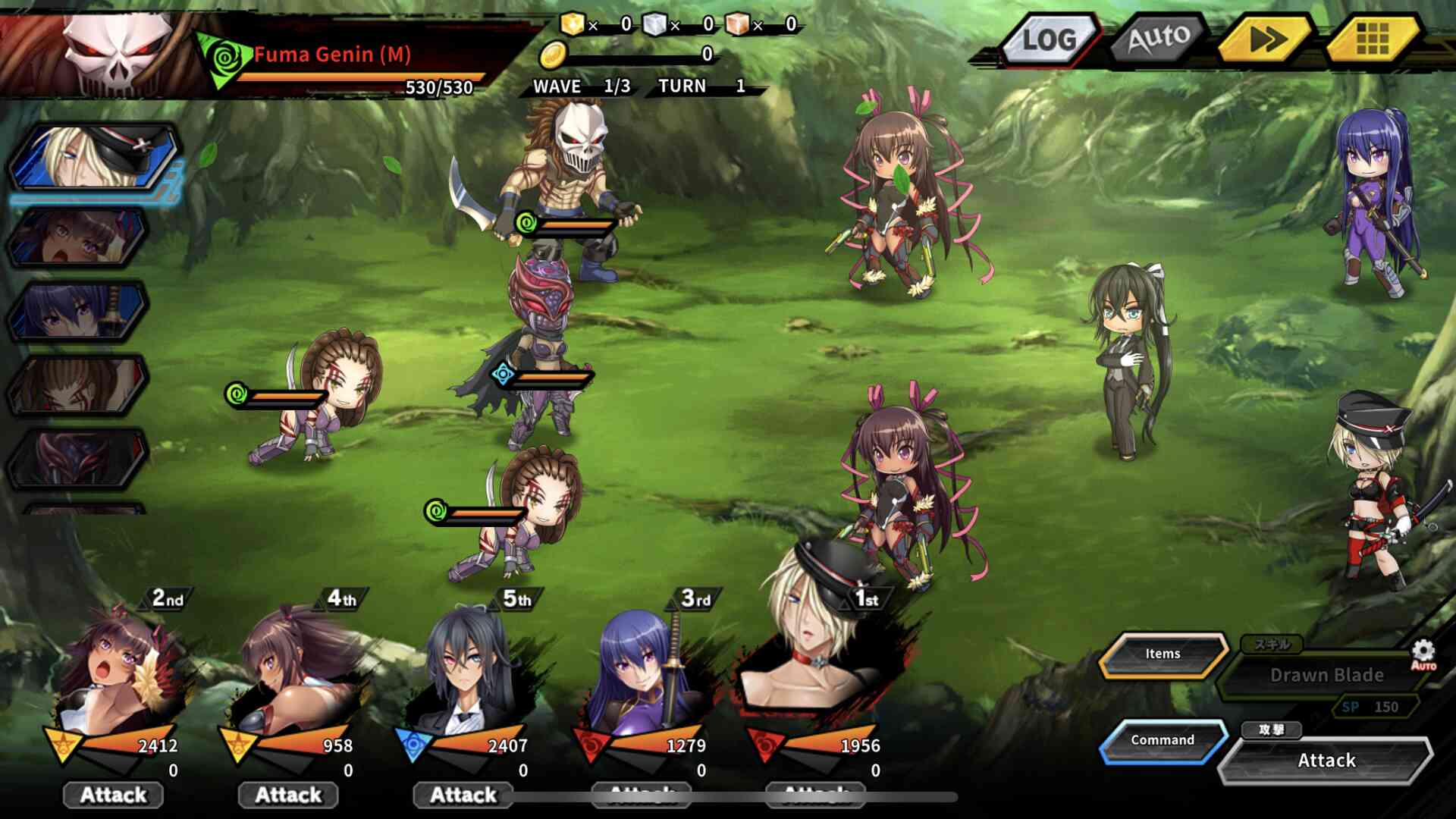Activate the yellow fast-forward button
The width and height of the screenshot is (1456, 819).
click(1266, 38)
